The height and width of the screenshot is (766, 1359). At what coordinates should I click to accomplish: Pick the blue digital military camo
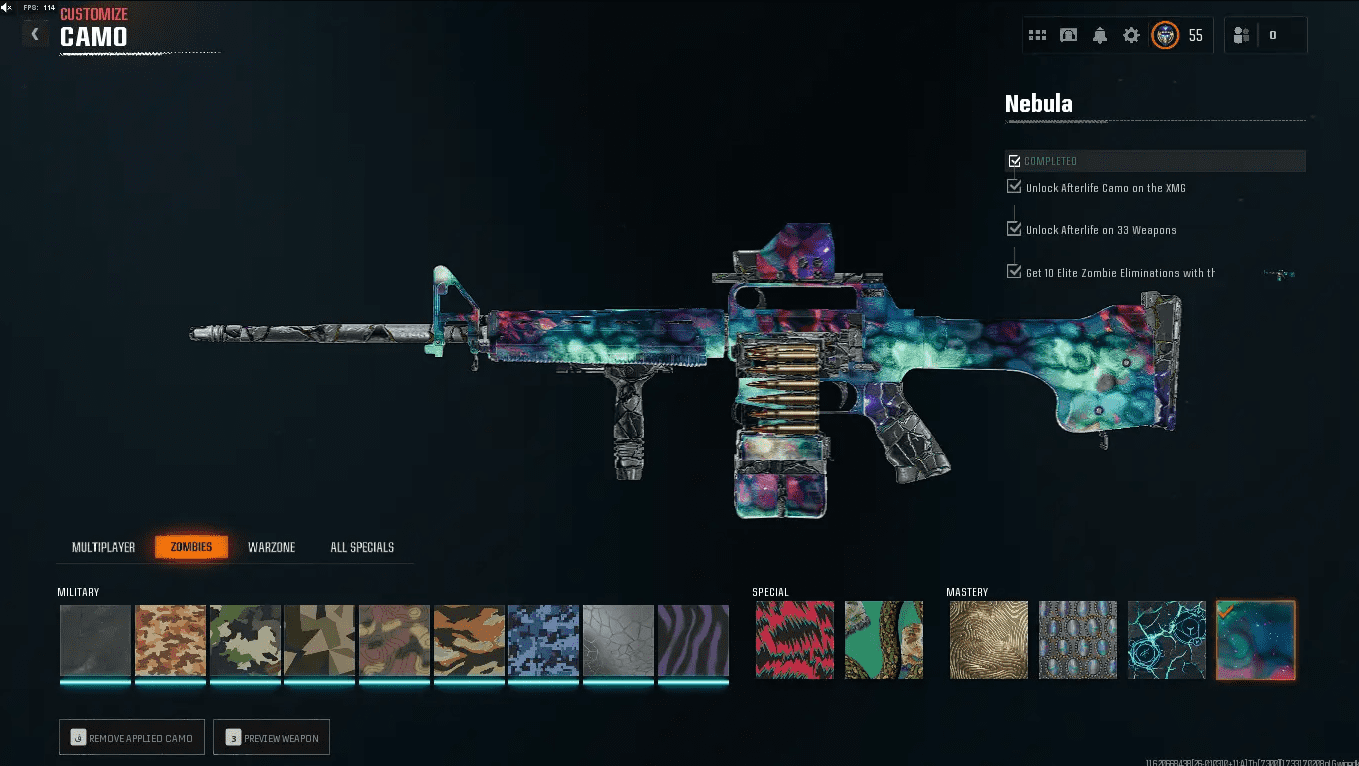pyautogui.click(x=543, y=640)
